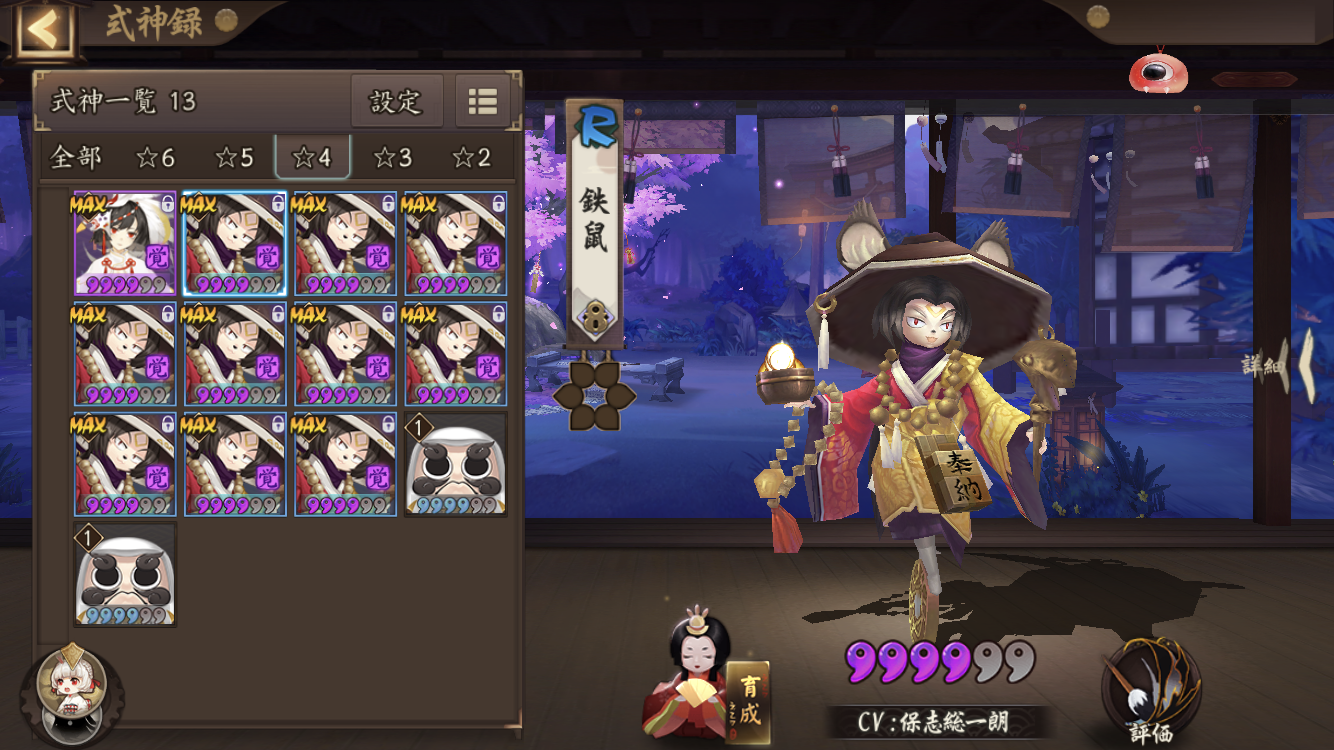Switch to the ☆5 tab

pyautogui.click(x=234, y=157)
